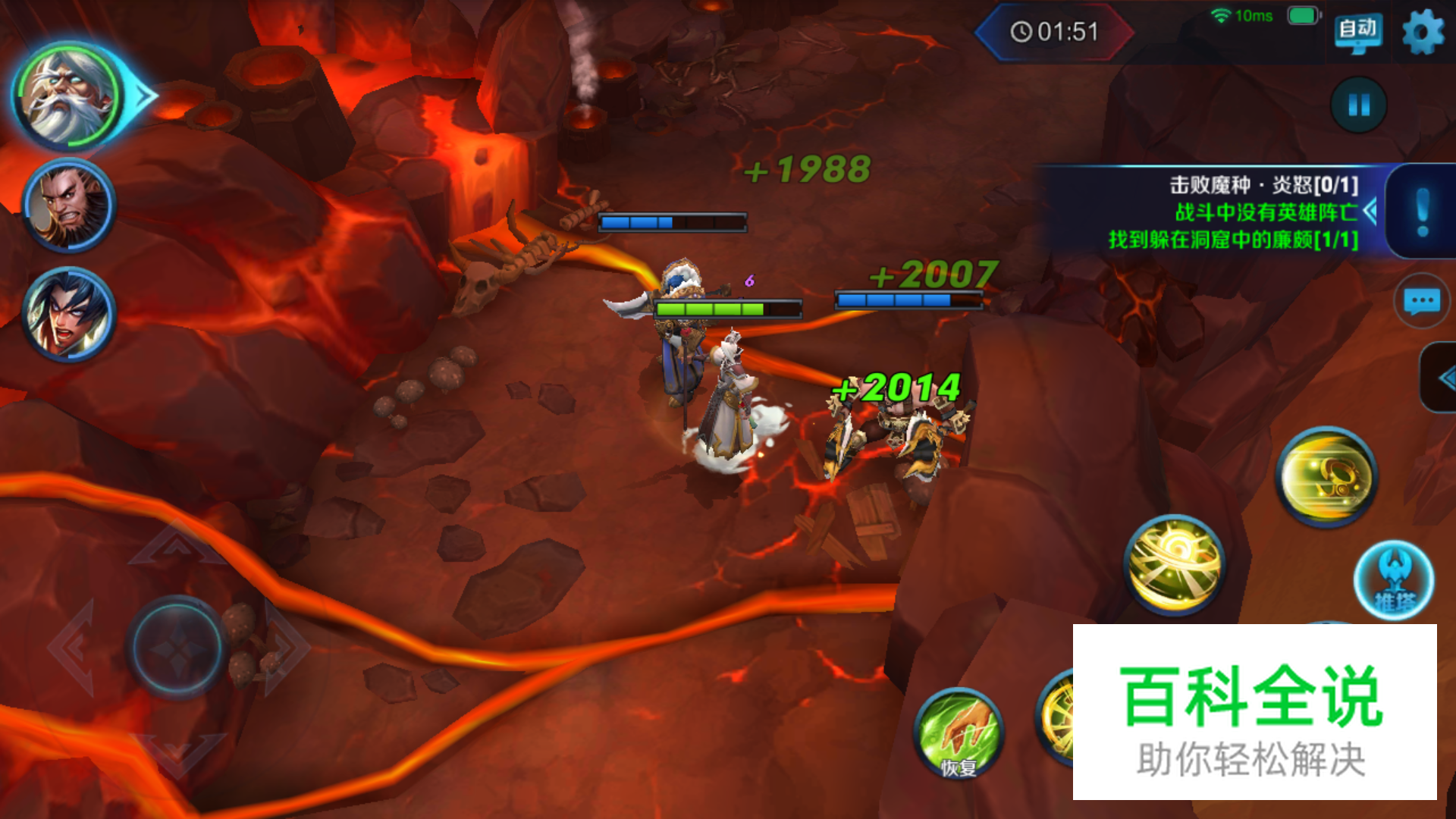Activate the golden swirl skill at top
The width and height of the screenshot is (1456, 819).
1326,477
